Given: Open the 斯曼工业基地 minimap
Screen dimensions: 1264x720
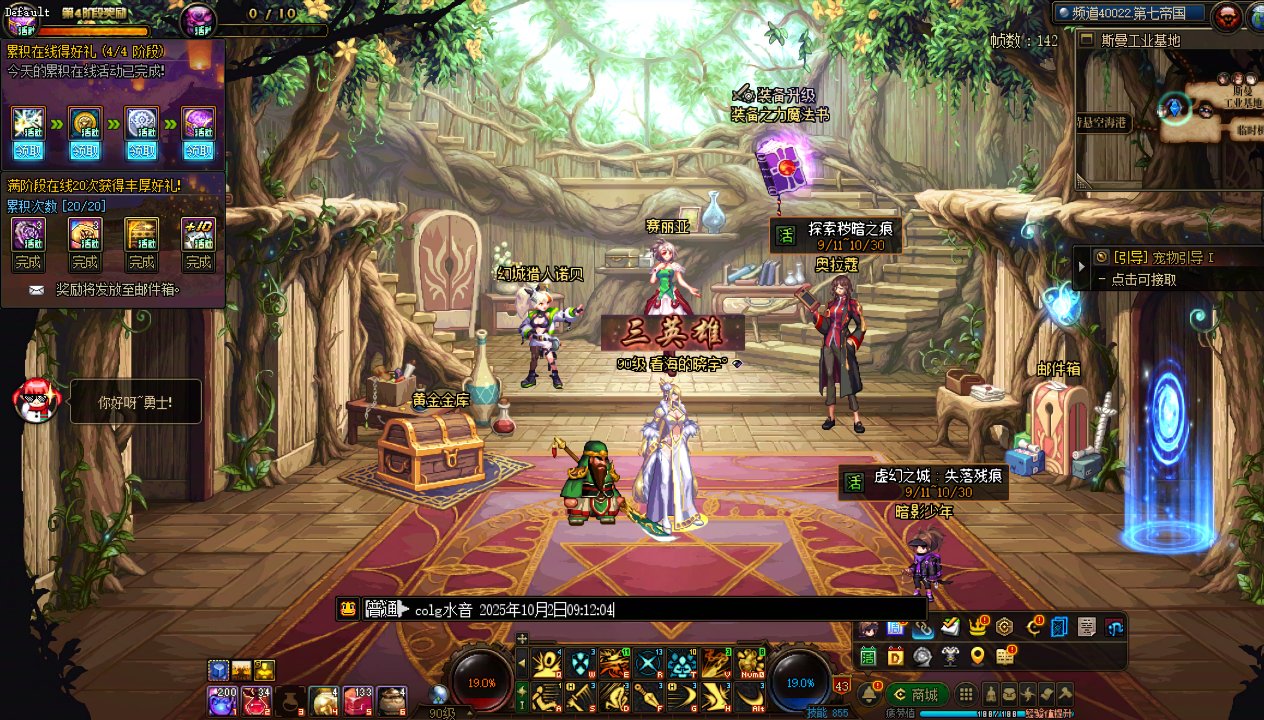Looking at the screenshot, I should pos(1168,110).
